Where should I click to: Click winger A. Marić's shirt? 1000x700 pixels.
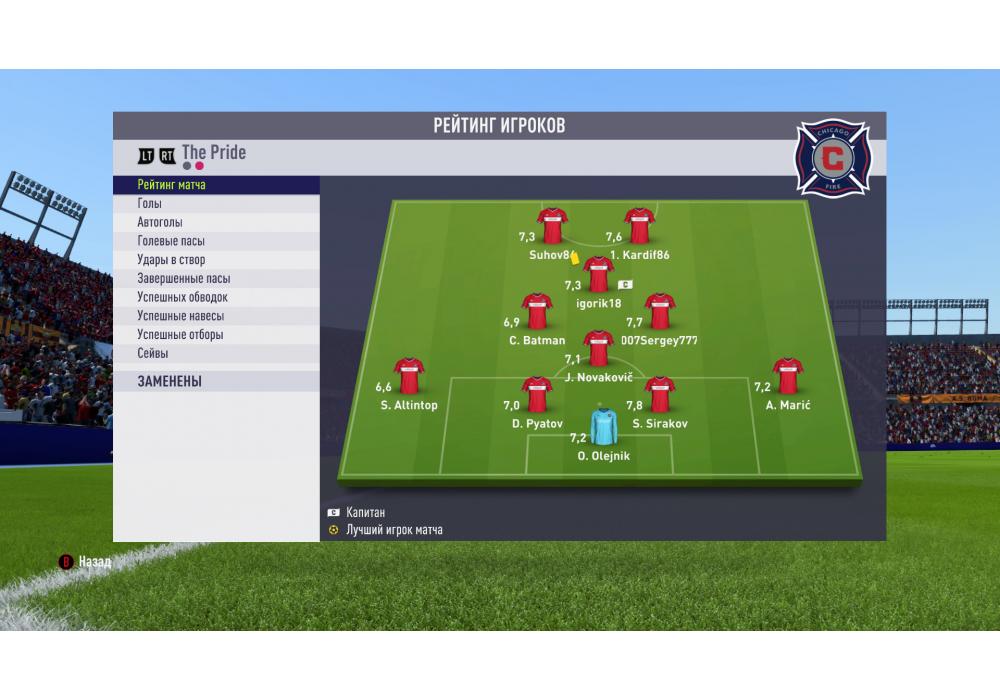(x=788, y=376)
